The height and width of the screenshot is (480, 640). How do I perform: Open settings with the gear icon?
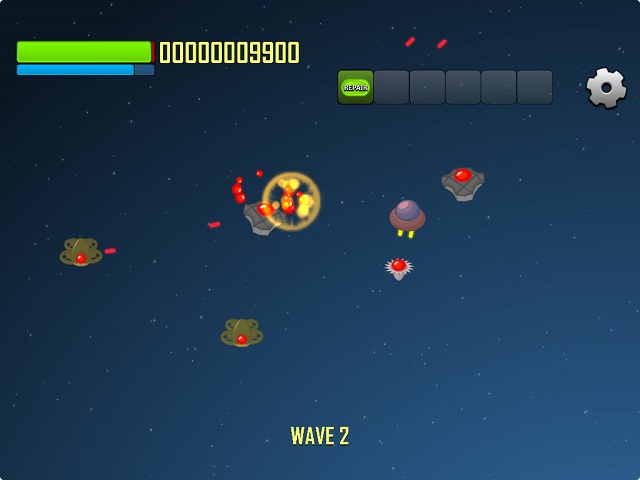(x=606, y=88)
